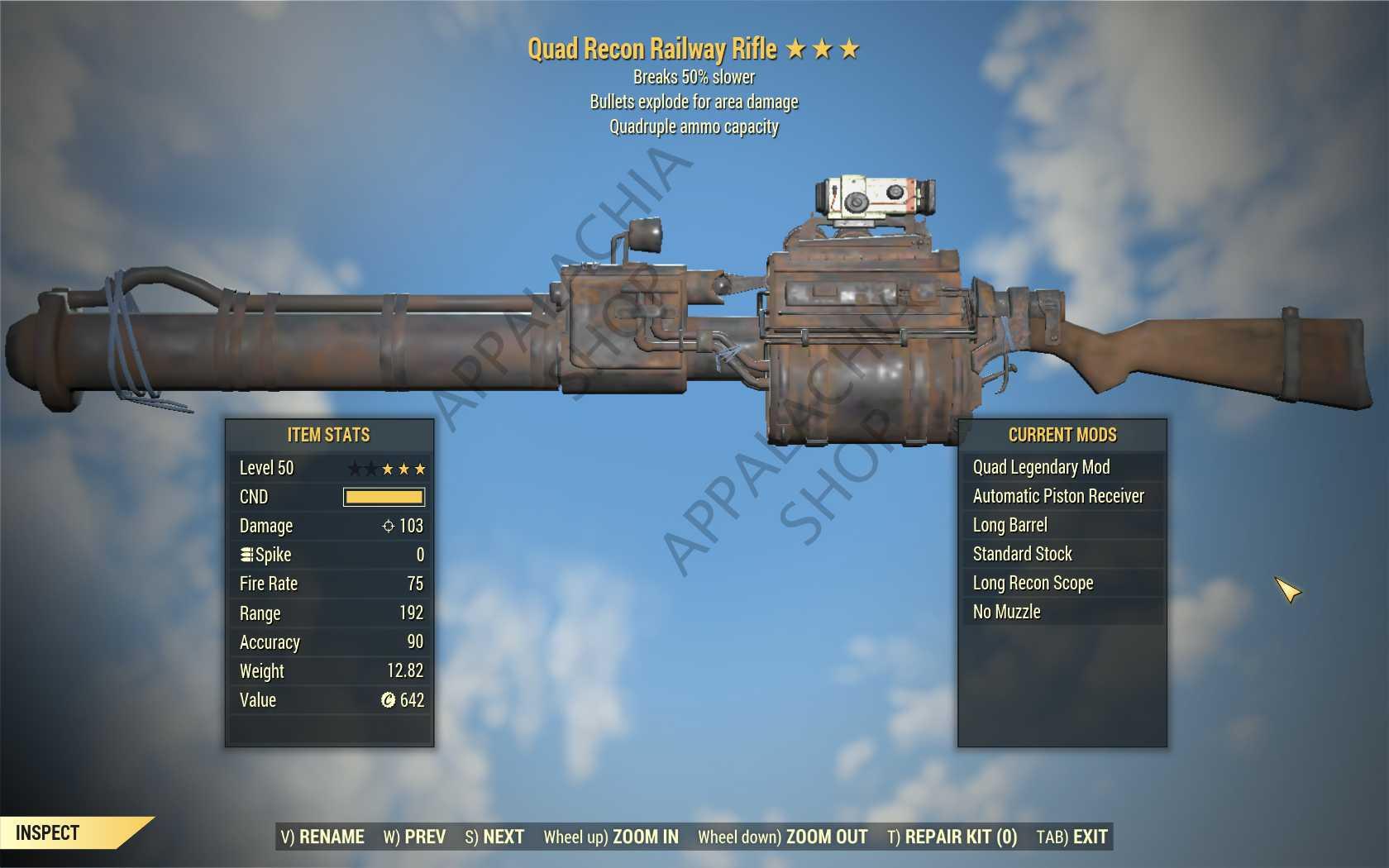This screenshot has width=1389, height=868.
Task: Highlight the Automatic Piston Receiver mod
Action: 1058,496
